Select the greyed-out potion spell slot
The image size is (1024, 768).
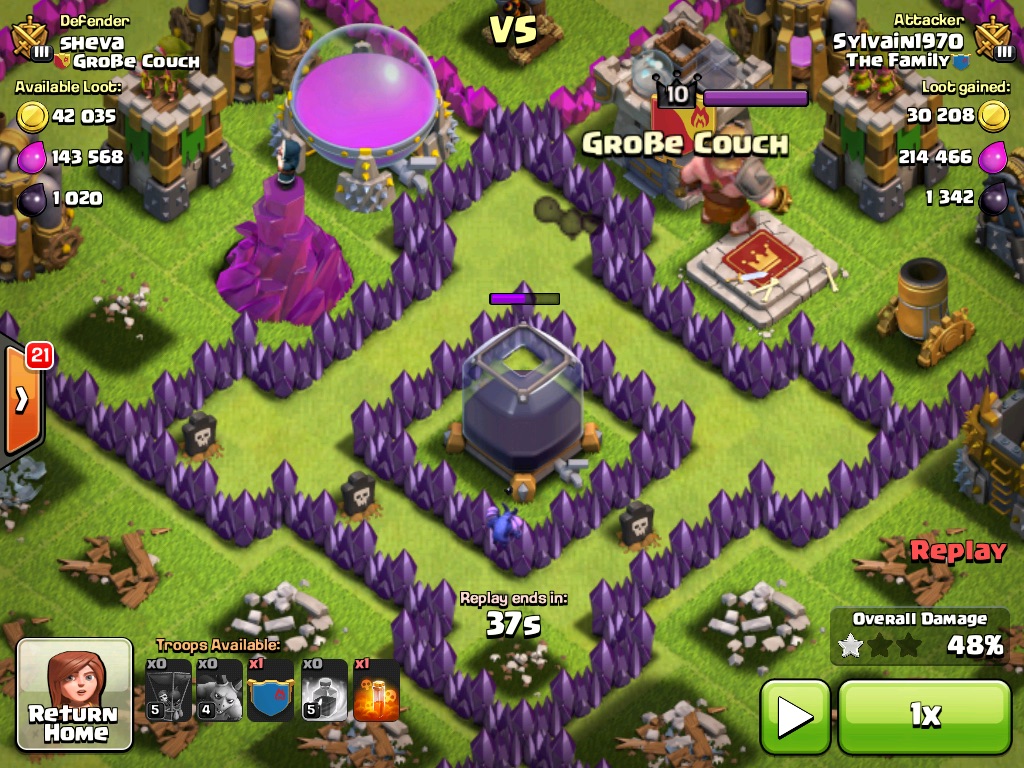tap(324, 690)
